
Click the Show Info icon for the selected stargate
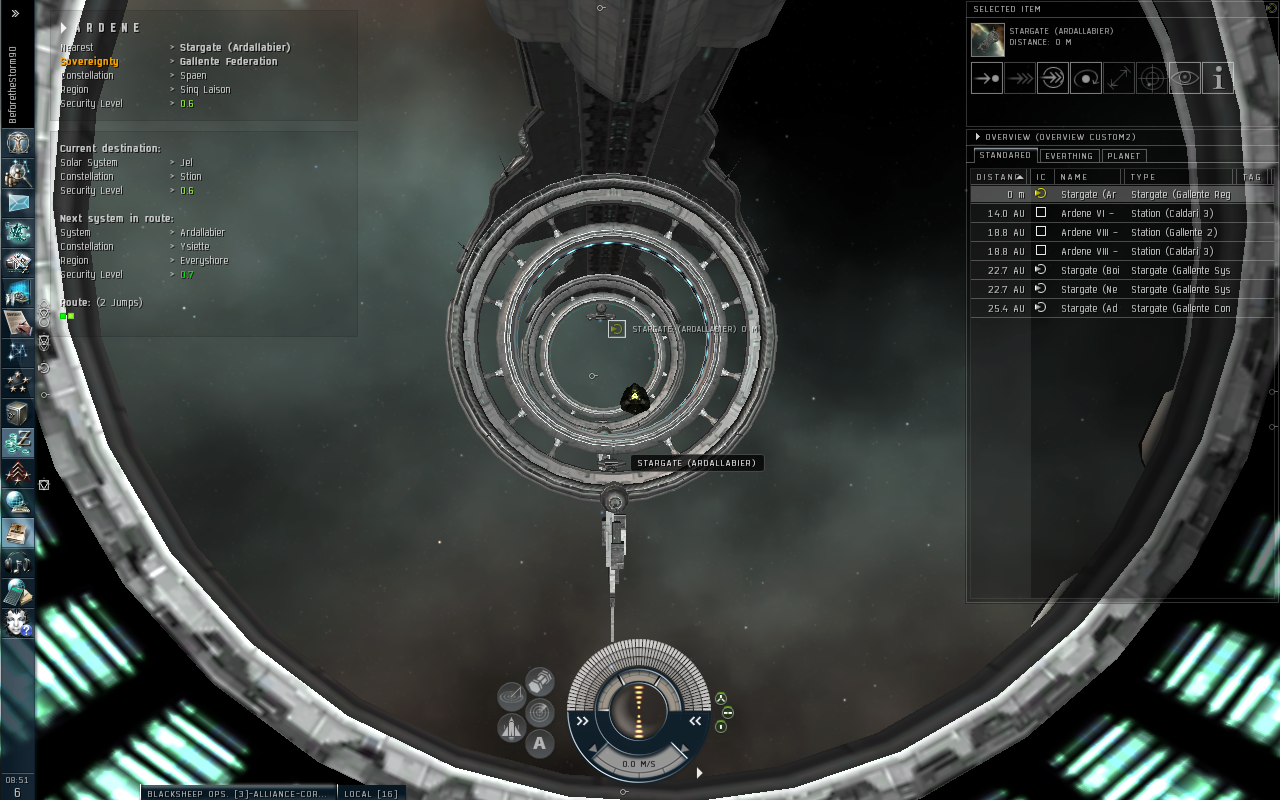coord(1218,78)
